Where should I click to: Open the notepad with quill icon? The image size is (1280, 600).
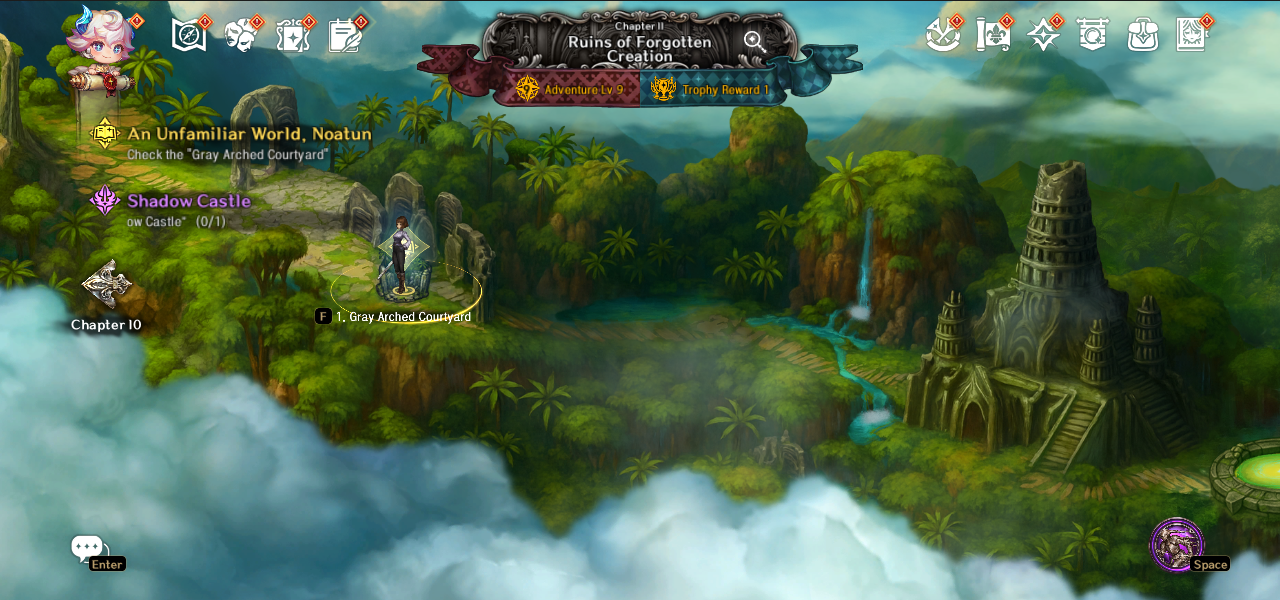coord(345,35)
